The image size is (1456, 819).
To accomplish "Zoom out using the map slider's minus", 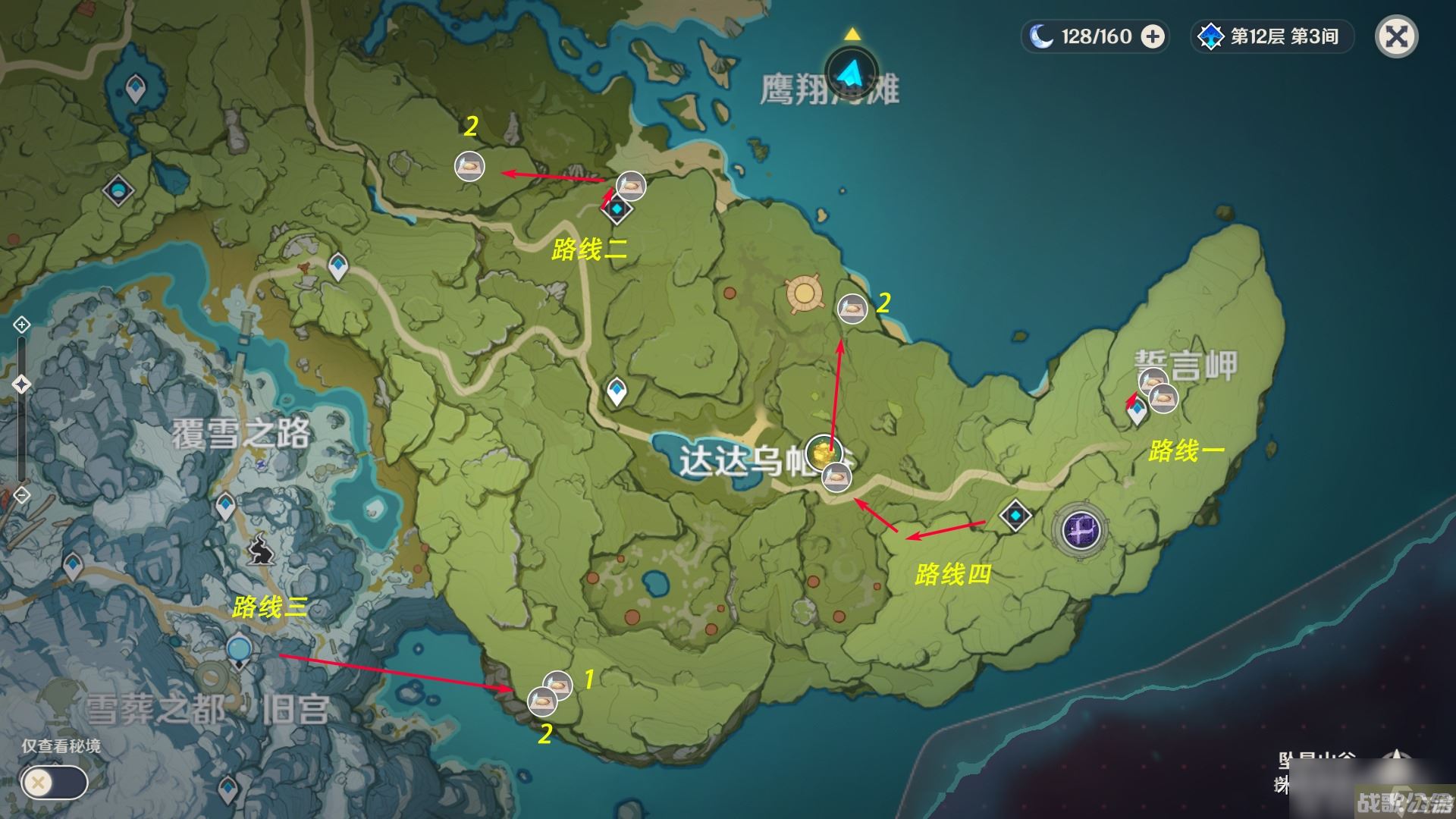I will coord(21,495).
